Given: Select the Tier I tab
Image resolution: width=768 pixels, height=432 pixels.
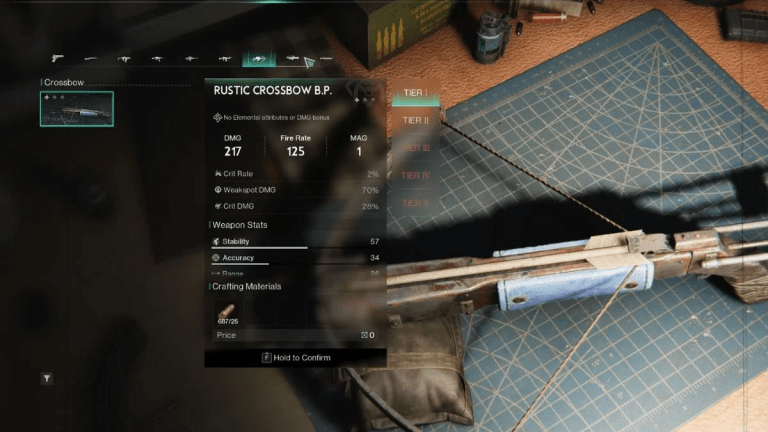Looking at the screenshot, I should point(414,94).
